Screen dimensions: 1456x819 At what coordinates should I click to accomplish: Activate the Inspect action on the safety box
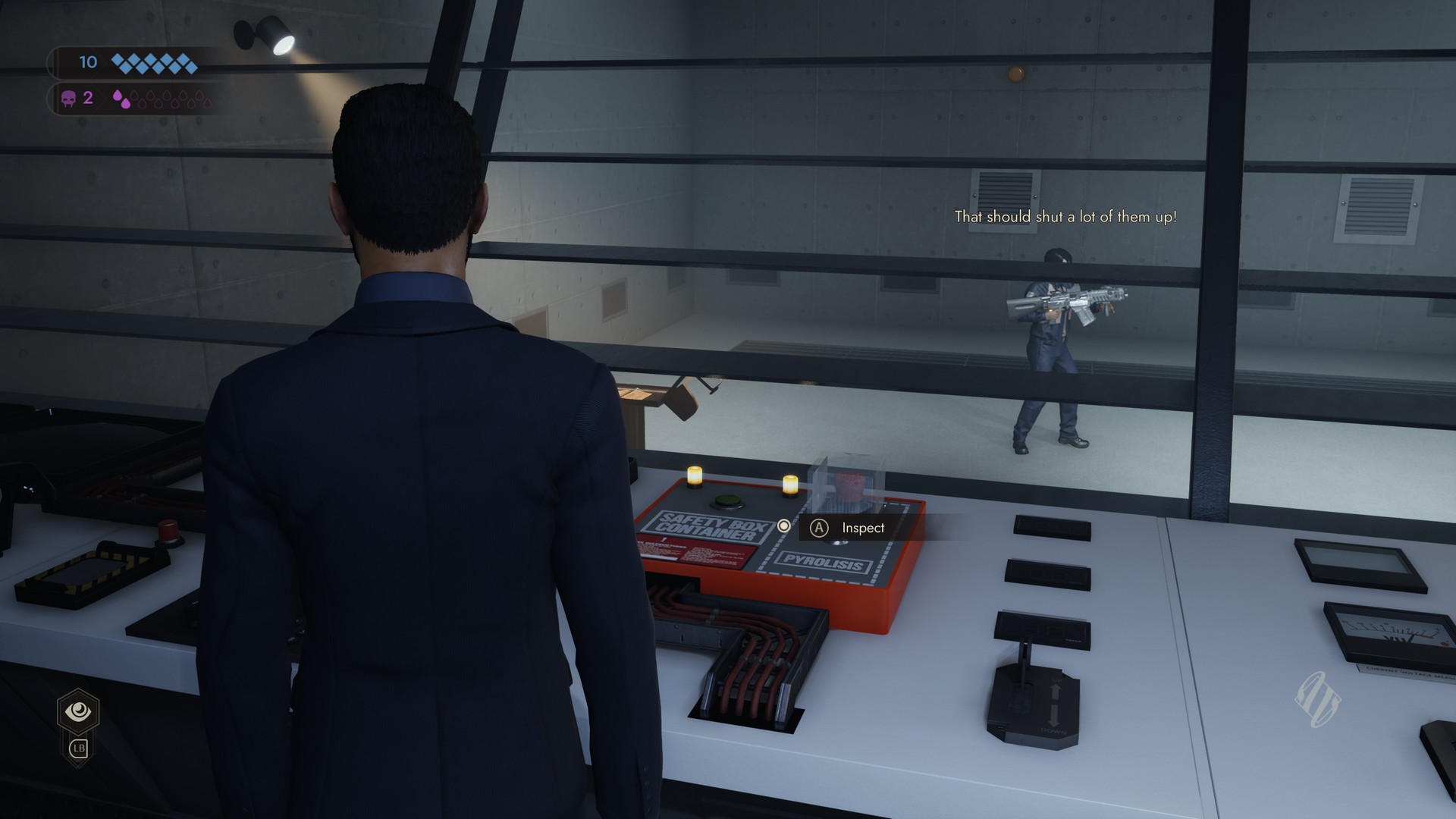tap(862, 529)
